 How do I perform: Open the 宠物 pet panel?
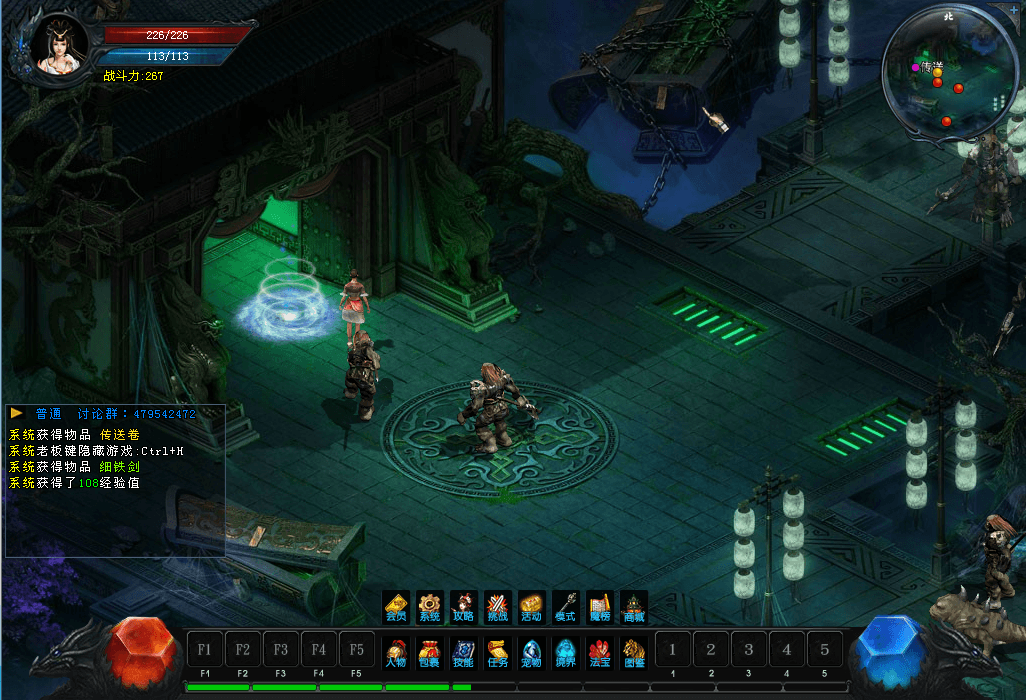pos(531,652)
